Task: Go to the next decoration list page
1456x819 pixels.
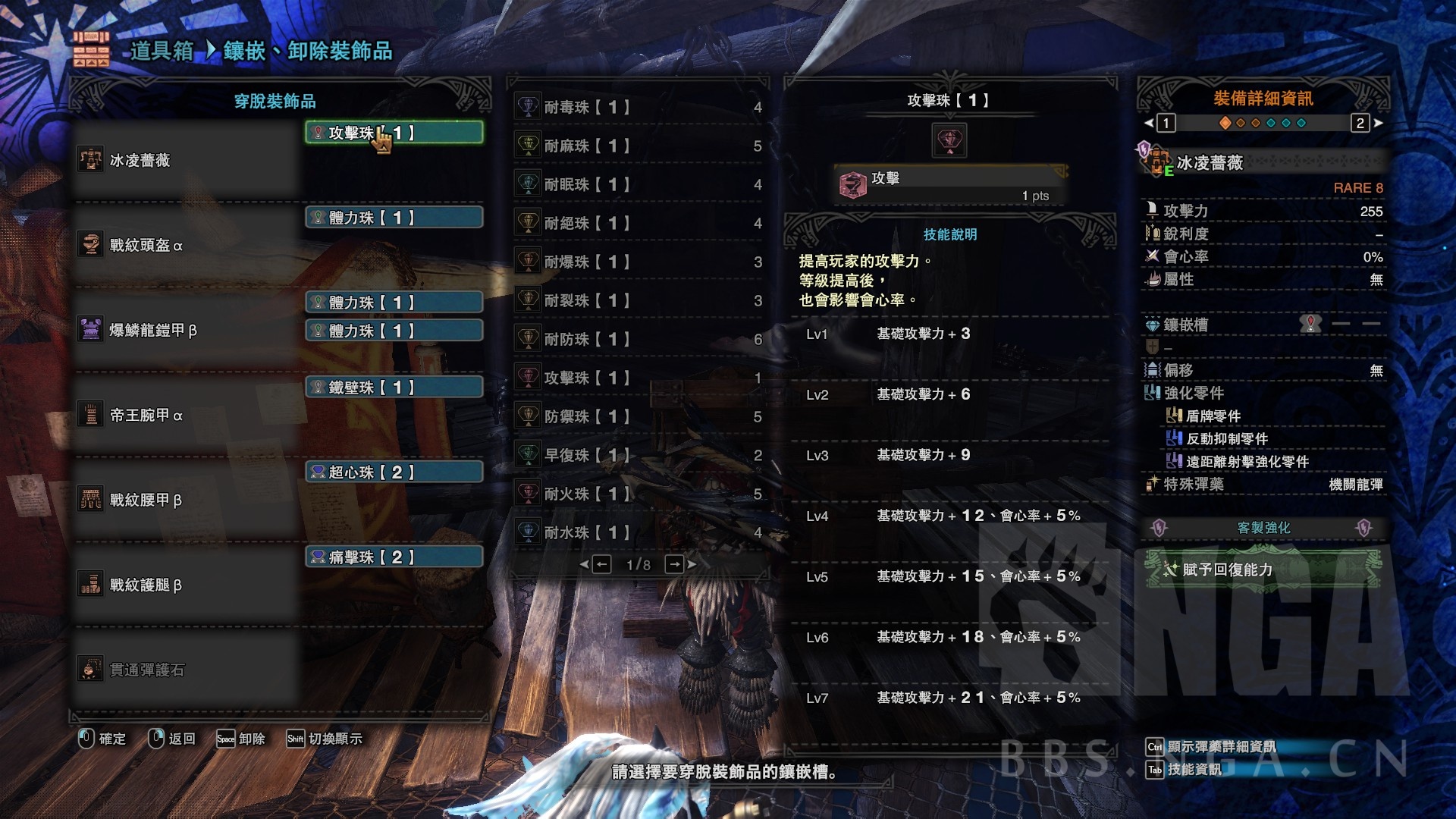Action: coord(674,564)
